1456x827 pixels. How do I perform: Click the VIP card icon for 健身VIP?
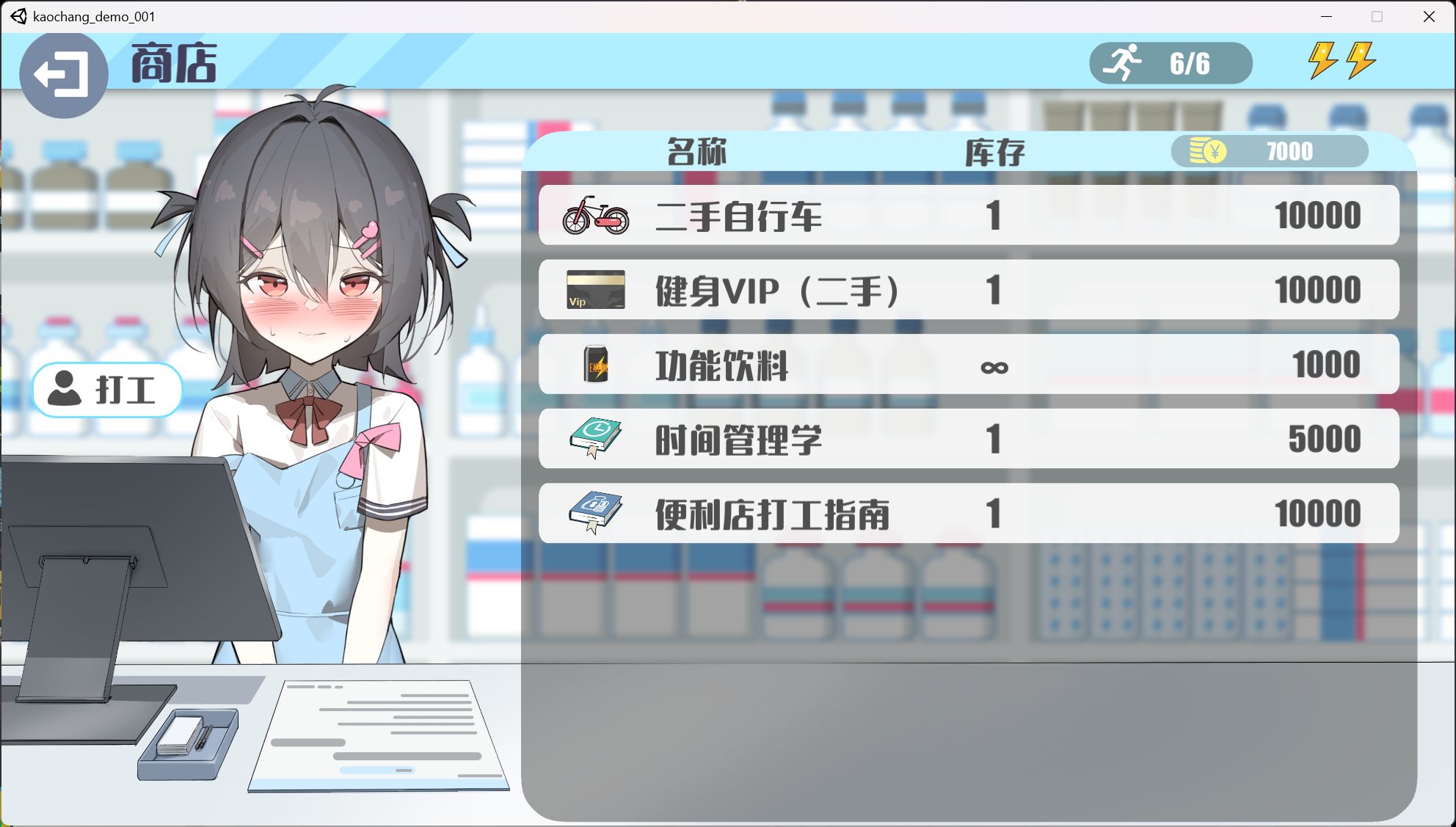[x=596, y=289]
